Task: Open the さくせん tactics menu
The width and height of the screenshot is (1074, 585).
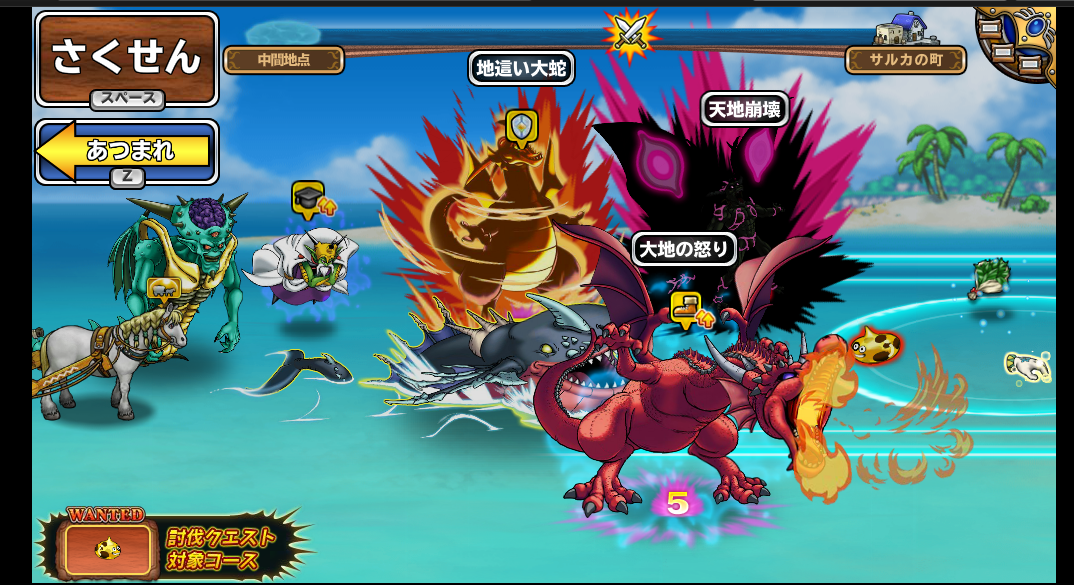Action: coord(126,57)
